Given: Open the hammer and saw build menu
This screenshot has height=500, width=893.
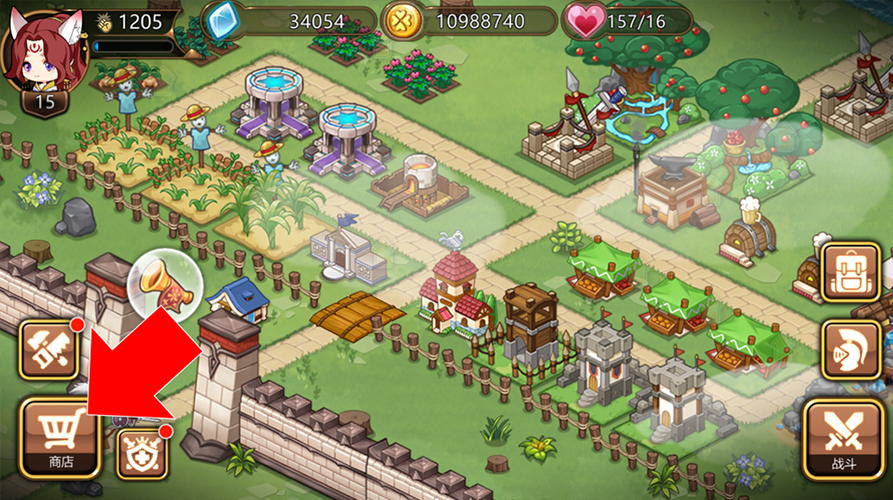Looking at the screenshot, I should point(48,349).
